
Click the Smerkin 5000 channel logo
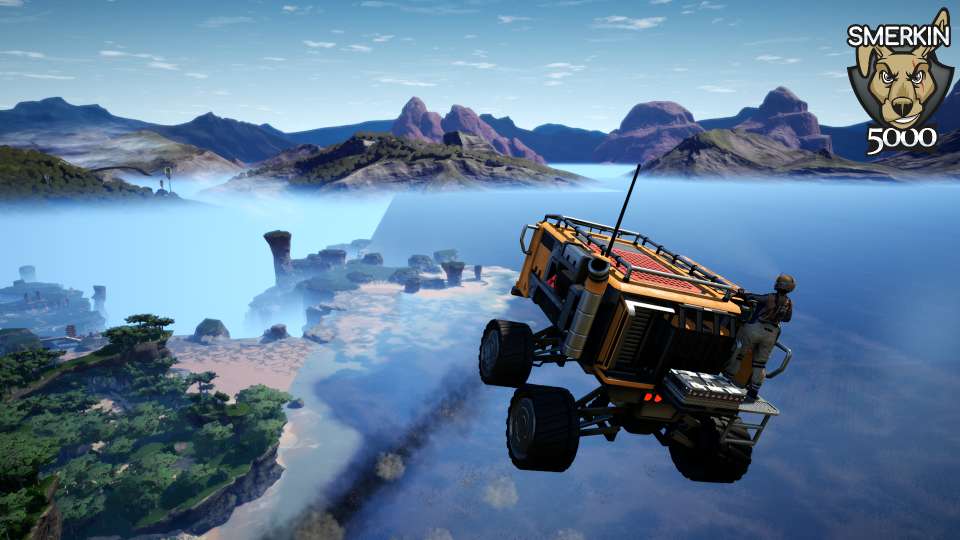click(899, 85)
